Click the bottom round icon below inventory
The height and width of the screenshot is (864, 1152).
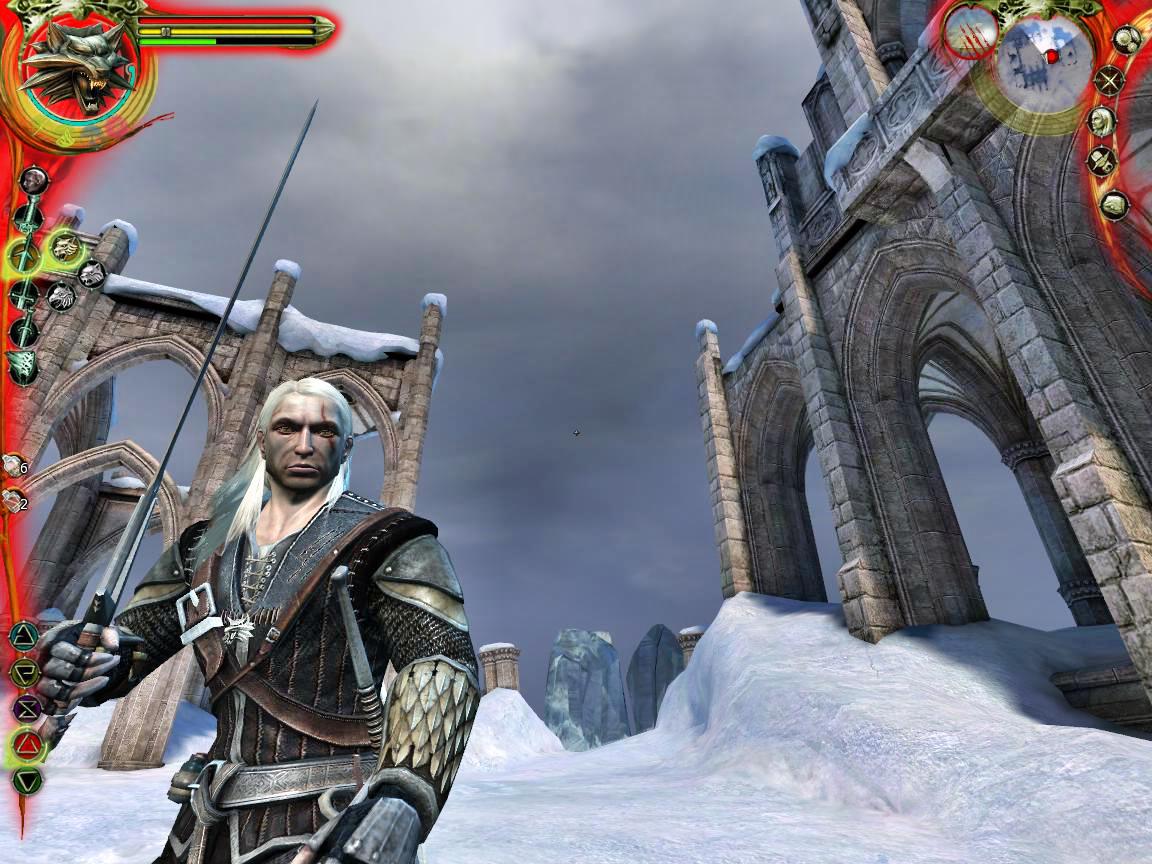pyautogui.click(x=1114, y=204)
